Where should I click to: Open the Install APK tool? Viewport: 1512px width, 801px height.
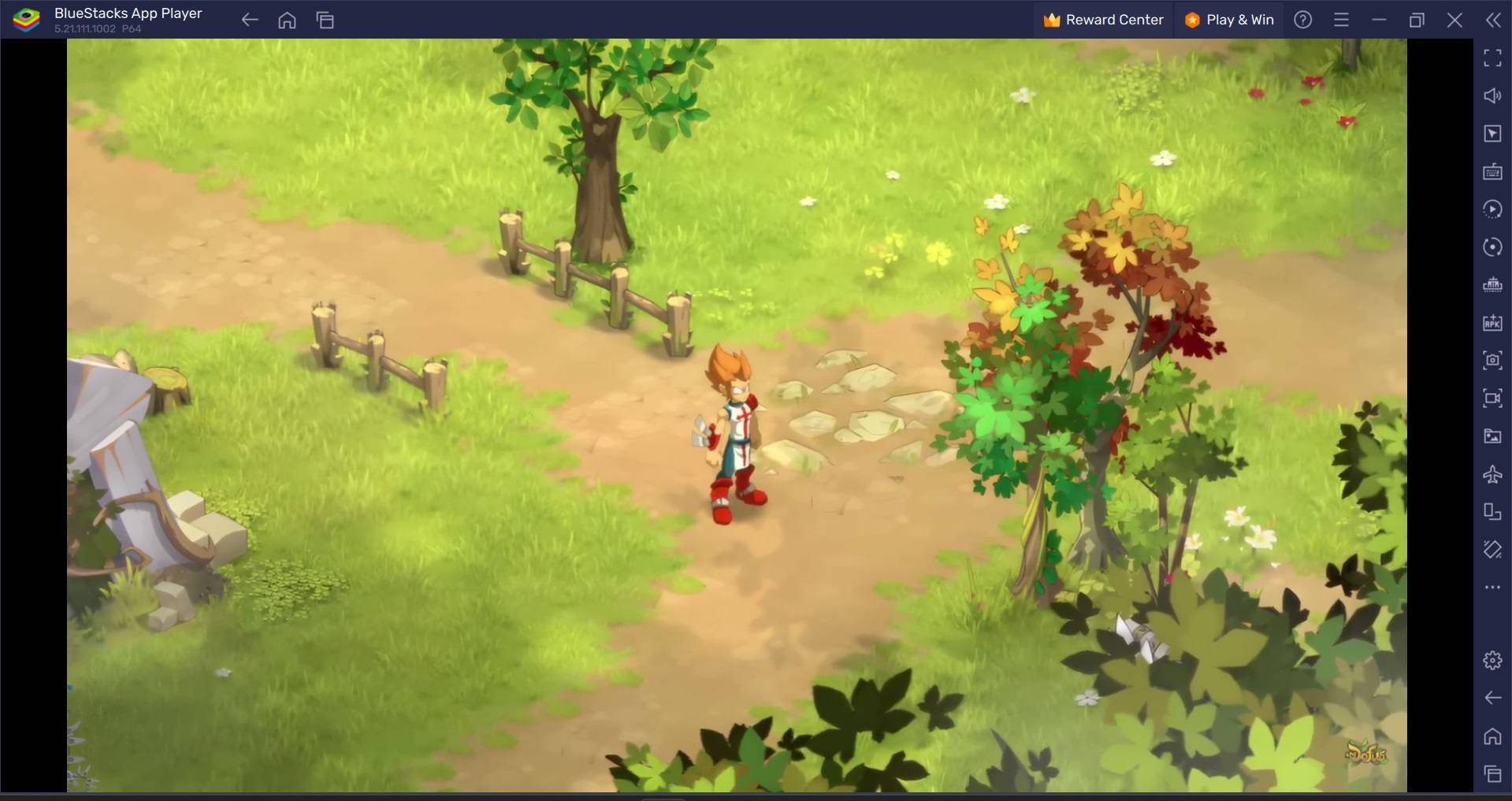tap(1492, 323)
